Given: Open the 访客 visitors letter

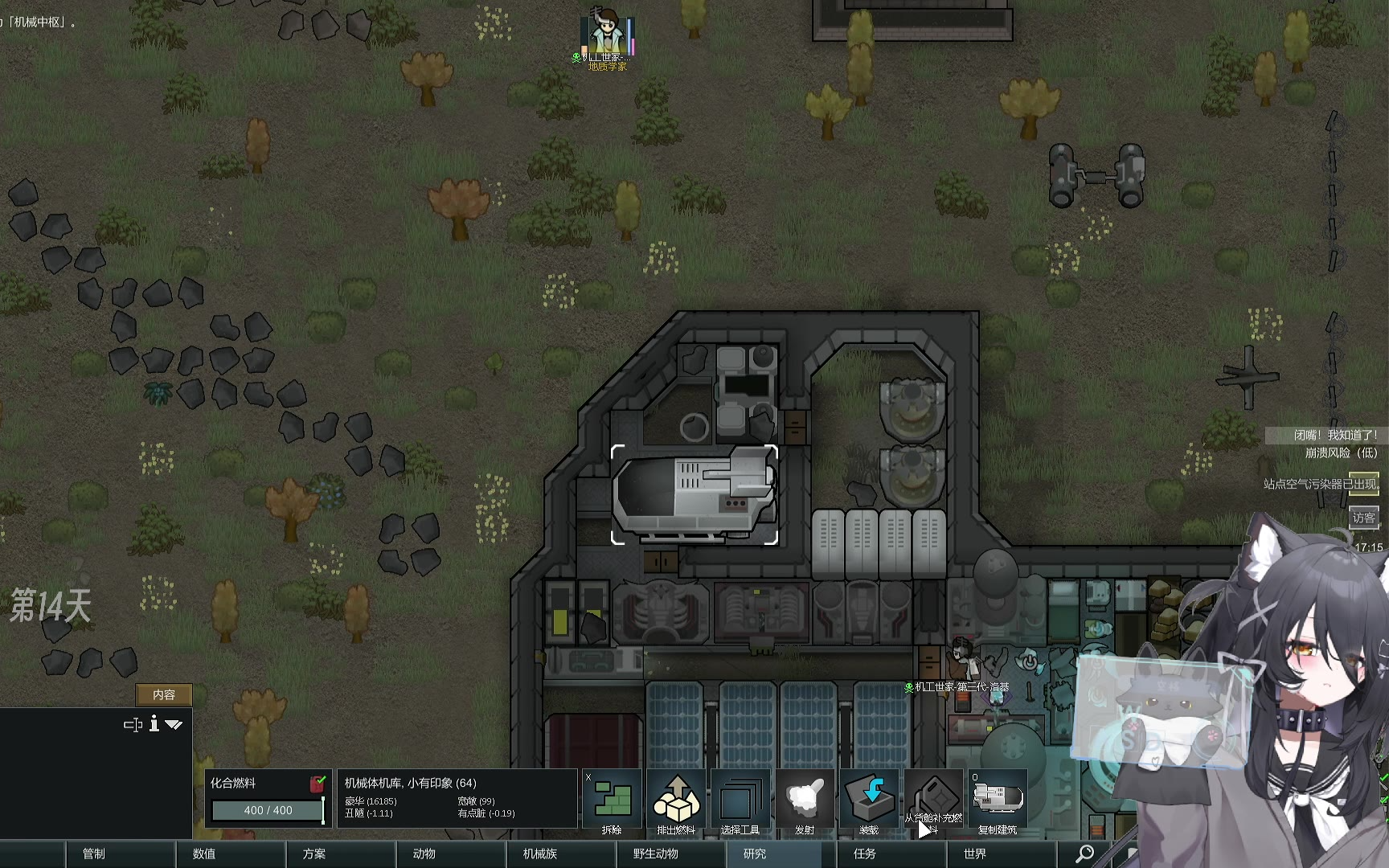Looking at the screenshot, I should coord(1363,518).
